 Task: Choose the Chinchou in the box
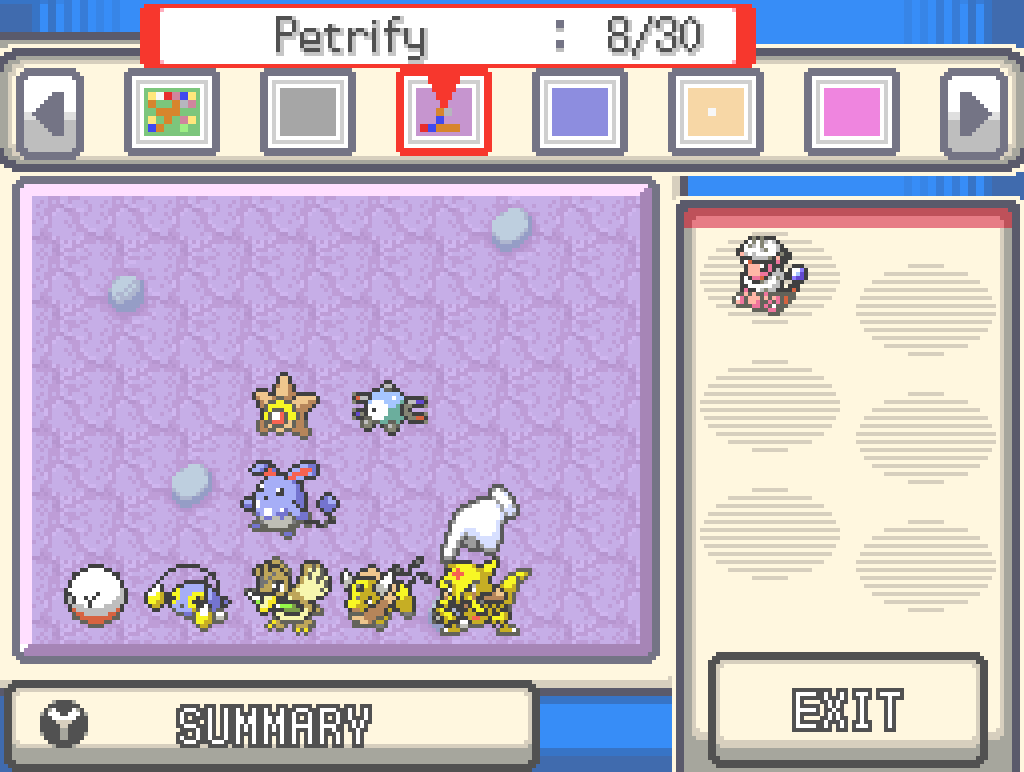188,598
